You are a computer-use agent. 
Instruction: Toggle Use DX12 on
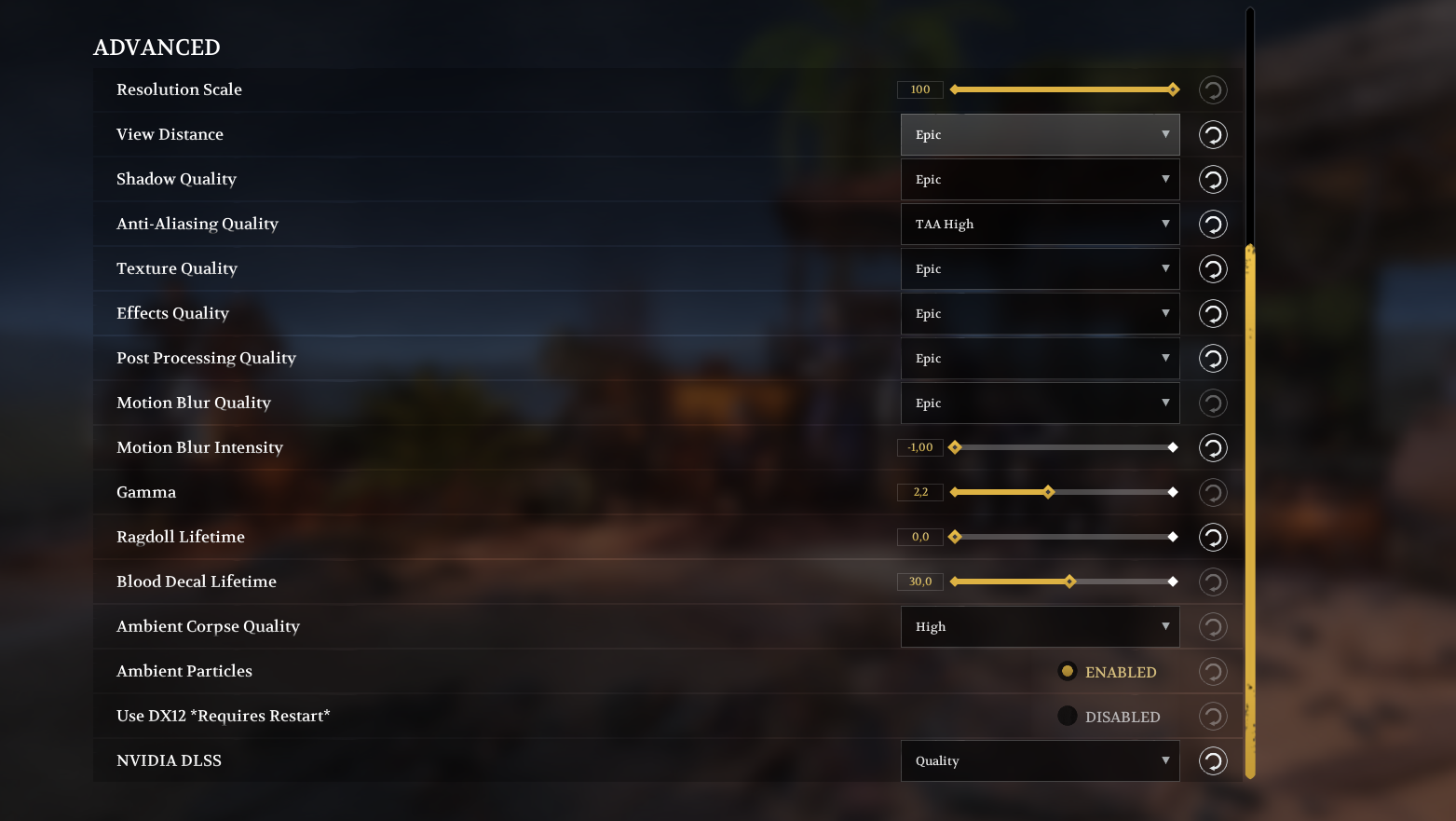pos(1068,716)
